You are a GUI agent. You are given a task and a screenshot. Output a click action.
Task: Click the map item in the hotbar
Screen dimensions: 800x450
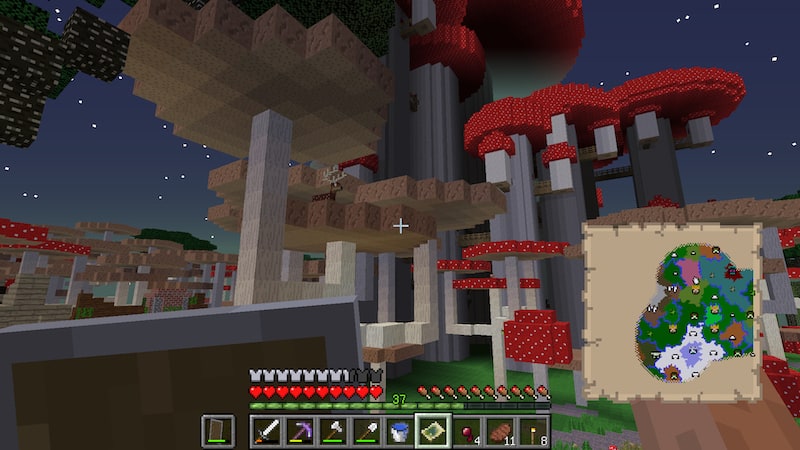pyautogui.click(x=432, y=432)
